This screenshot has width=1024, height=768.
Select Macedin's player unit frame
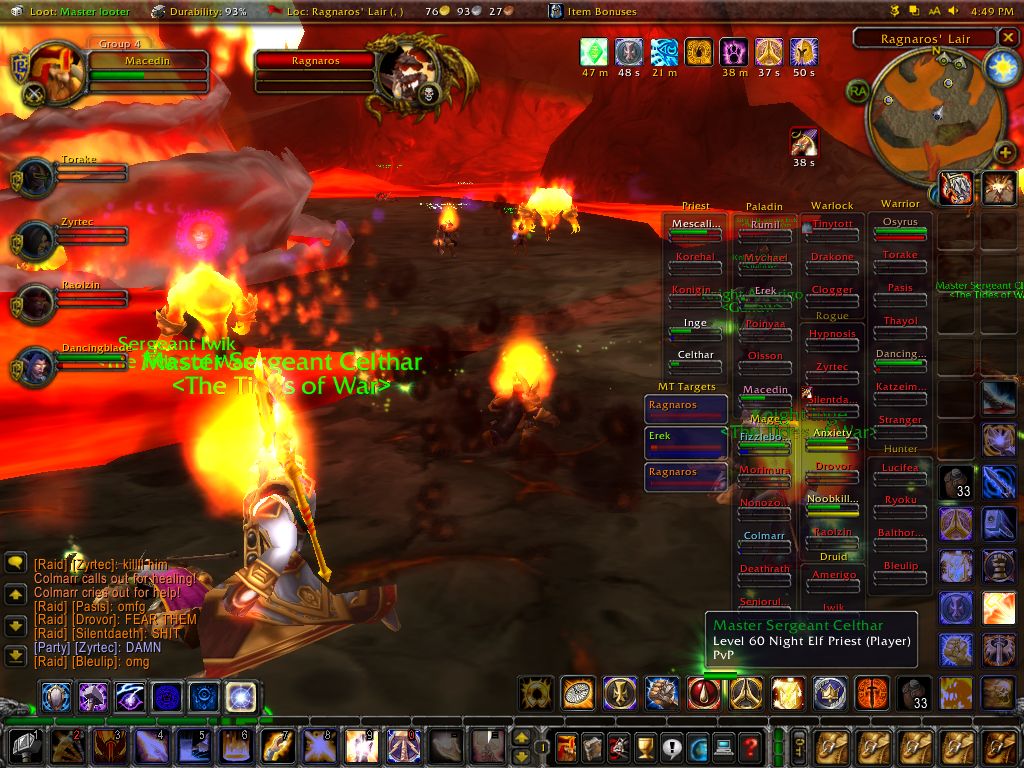point(148,61)
